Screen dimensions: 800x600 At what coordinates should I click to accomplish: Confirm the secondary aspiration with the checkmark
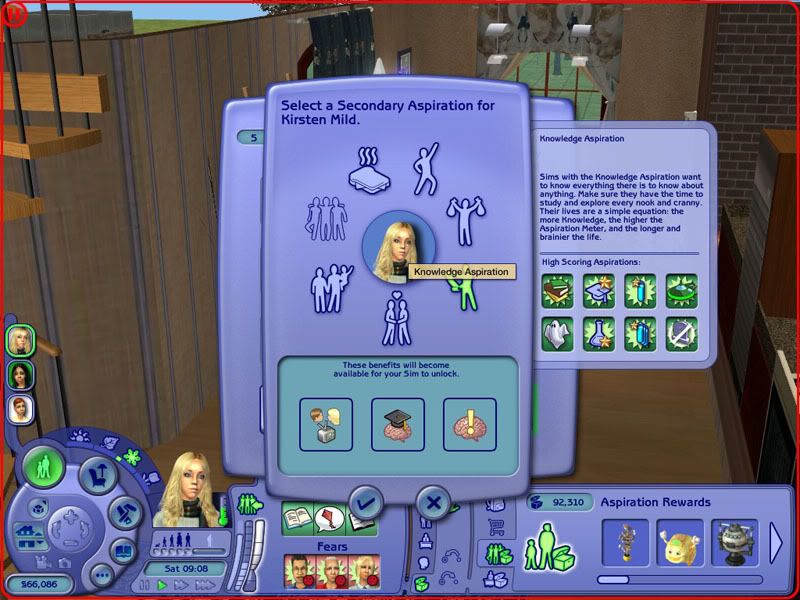364,502
